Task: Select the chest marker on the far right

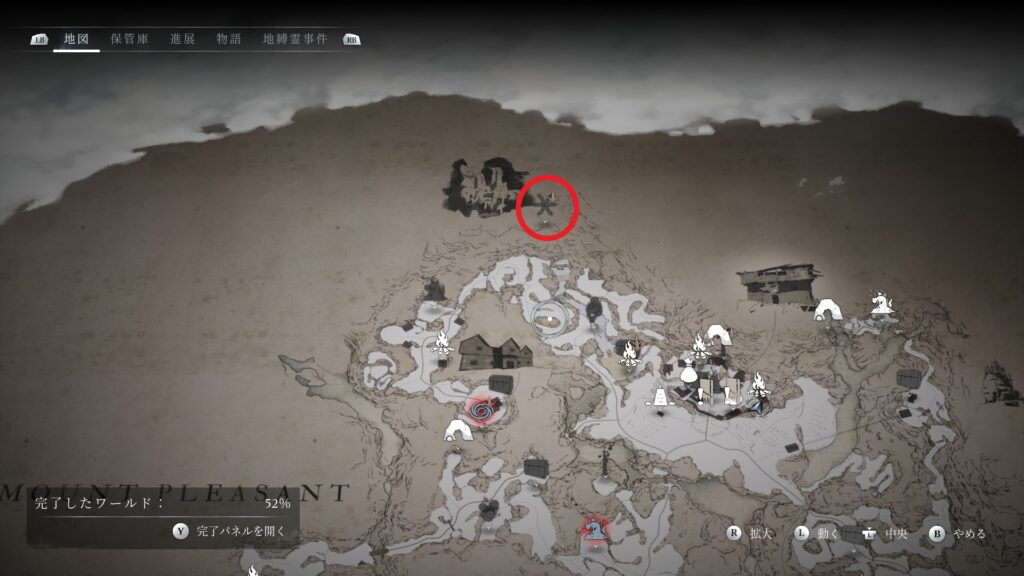Action: pos(909,378)
